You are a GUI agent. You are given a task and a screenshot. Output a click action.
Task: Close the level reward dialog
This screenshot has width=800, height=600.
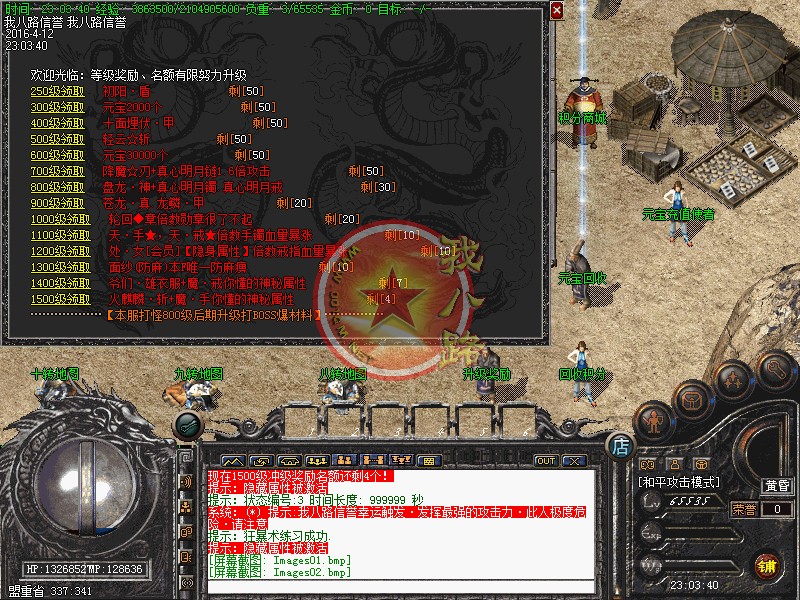pos(557,11)
